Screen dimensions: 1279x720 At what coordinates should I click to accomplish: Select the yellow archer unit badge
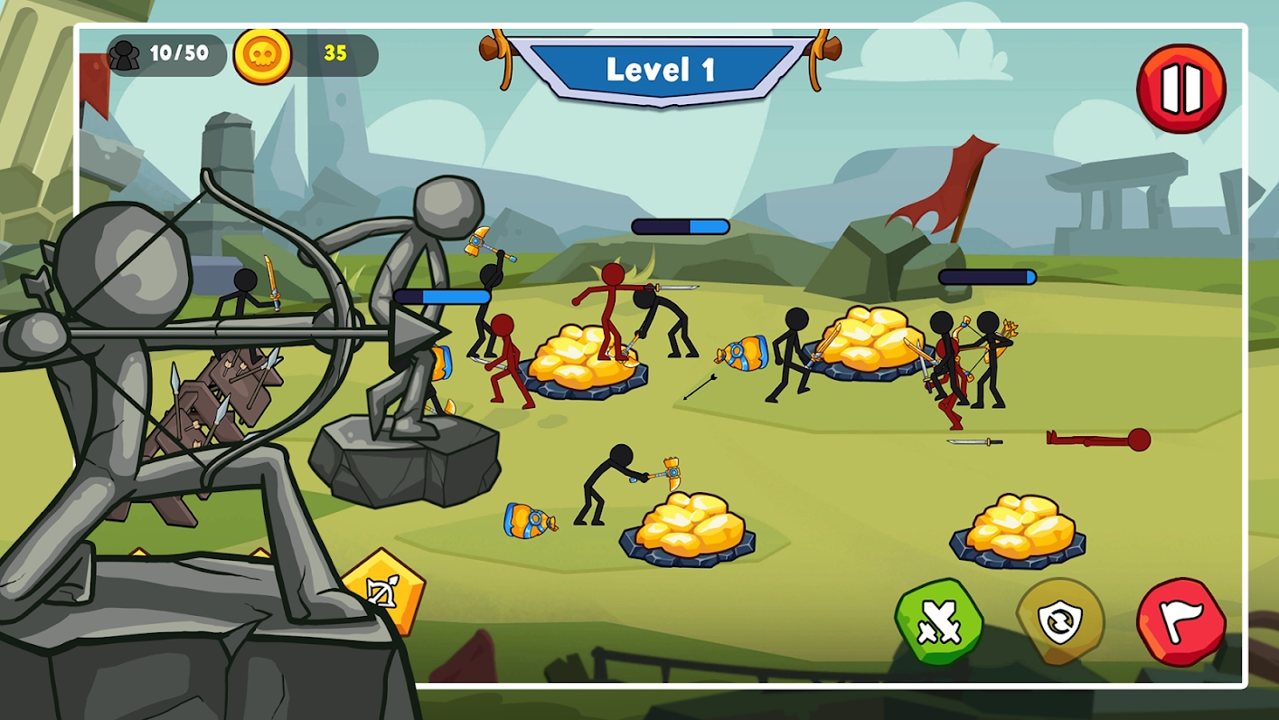tap(385, 591)
